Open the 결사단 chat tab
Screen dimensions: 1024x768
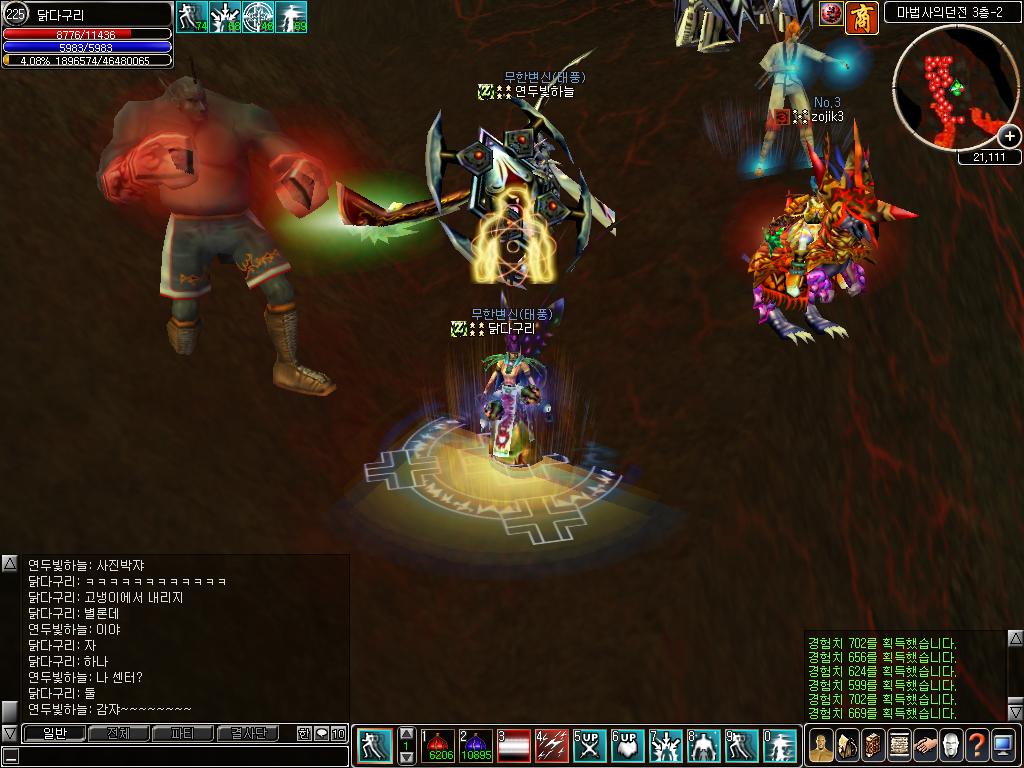[246, 734]
